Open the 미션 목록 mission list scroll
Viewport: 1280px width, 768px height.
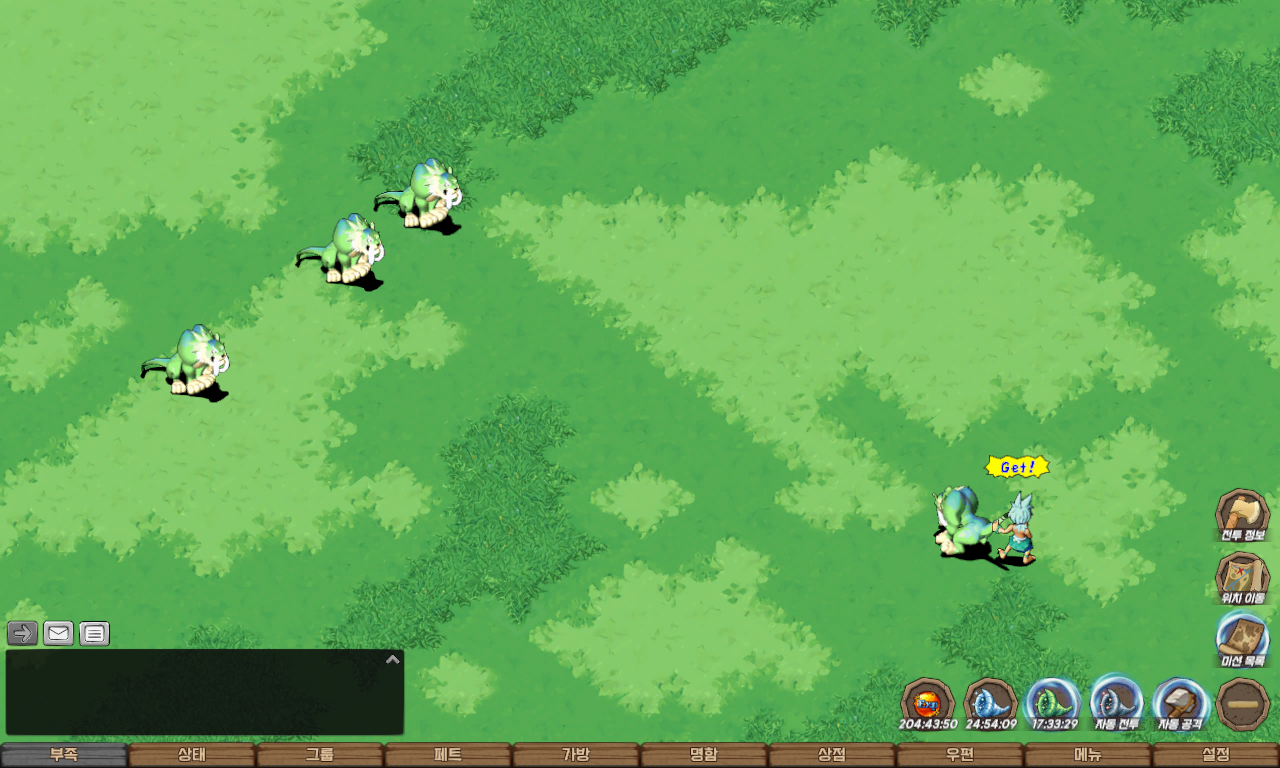(x=1242, y=639)
